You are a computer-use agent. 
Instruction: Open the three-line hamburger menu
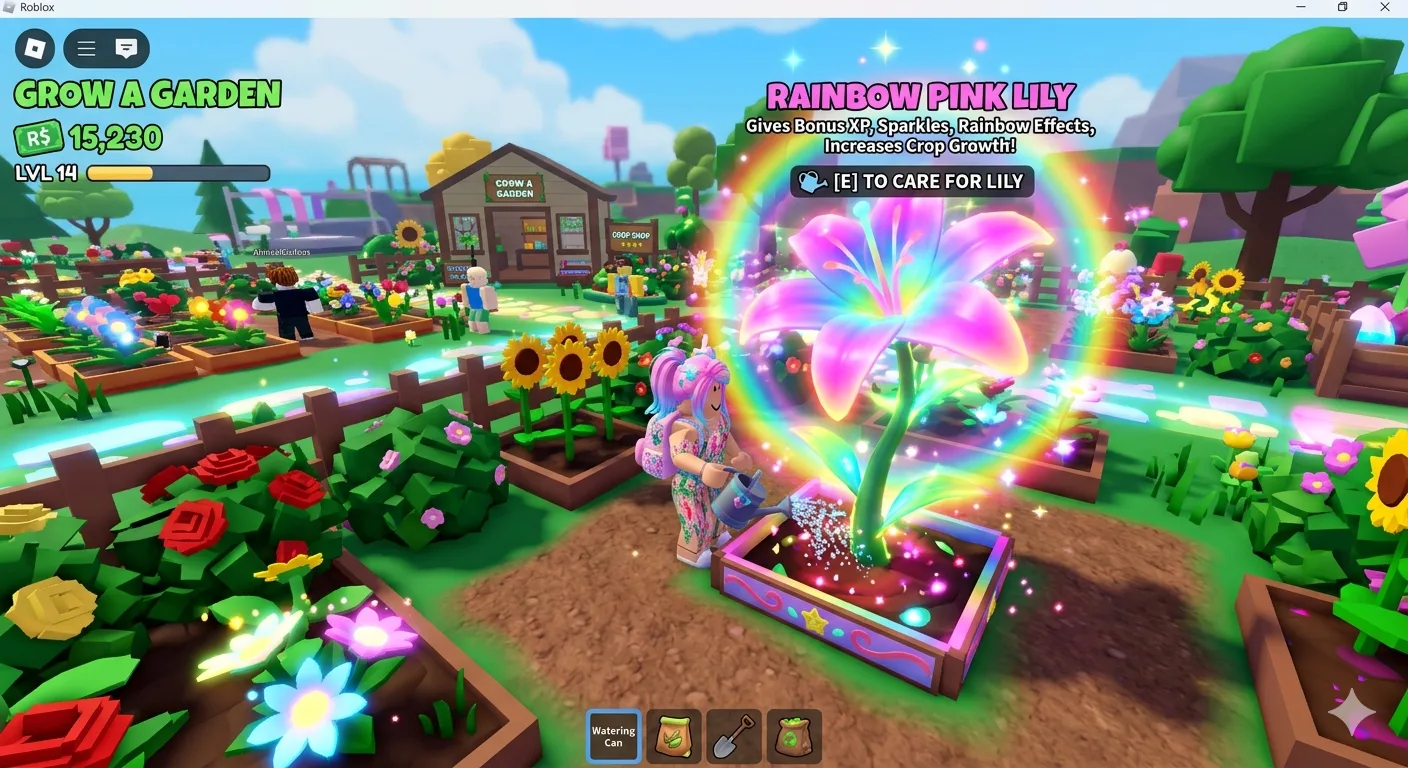87,48
